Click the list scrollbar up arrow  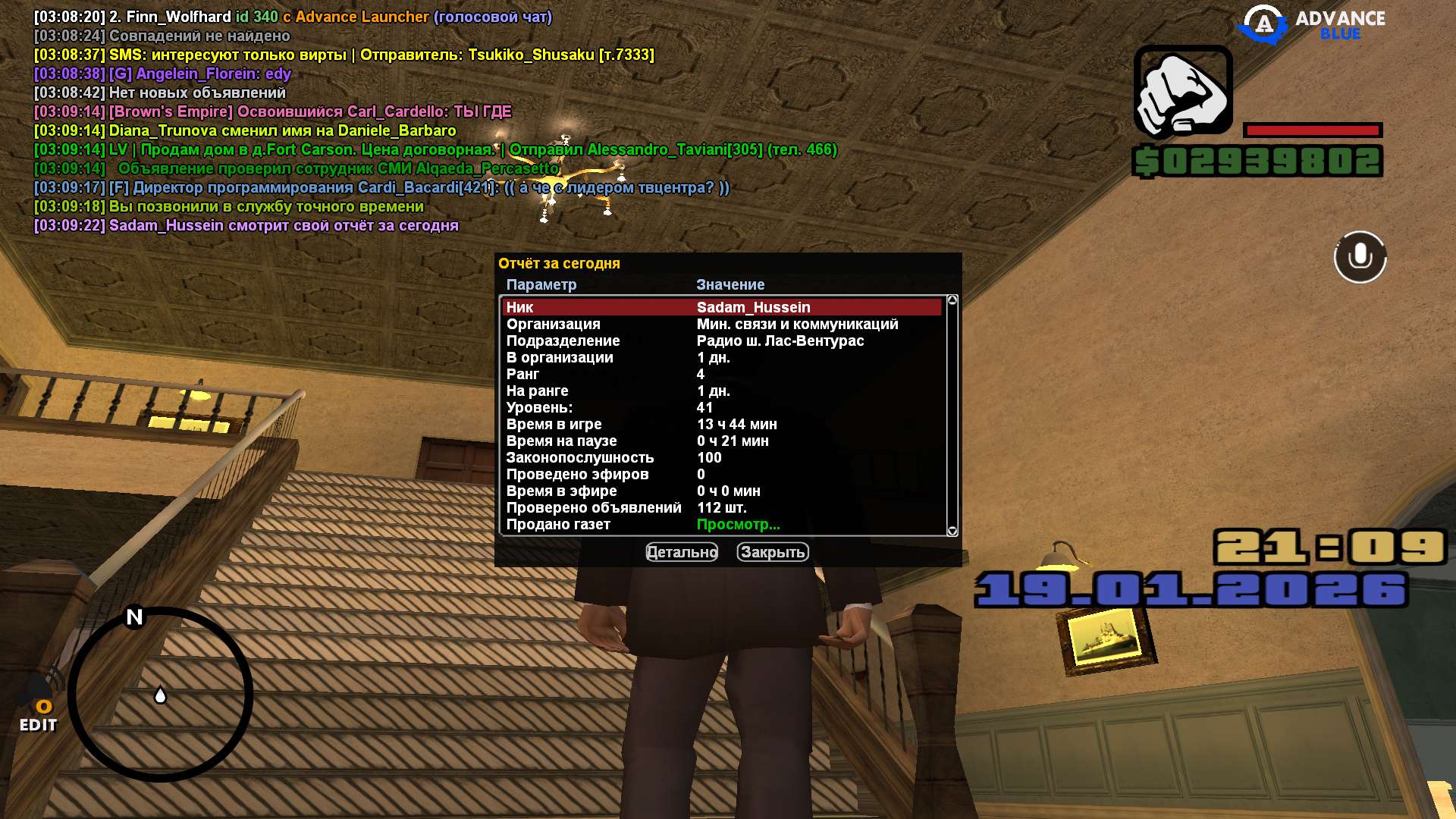pyautogui.click(x=952, y=300)
